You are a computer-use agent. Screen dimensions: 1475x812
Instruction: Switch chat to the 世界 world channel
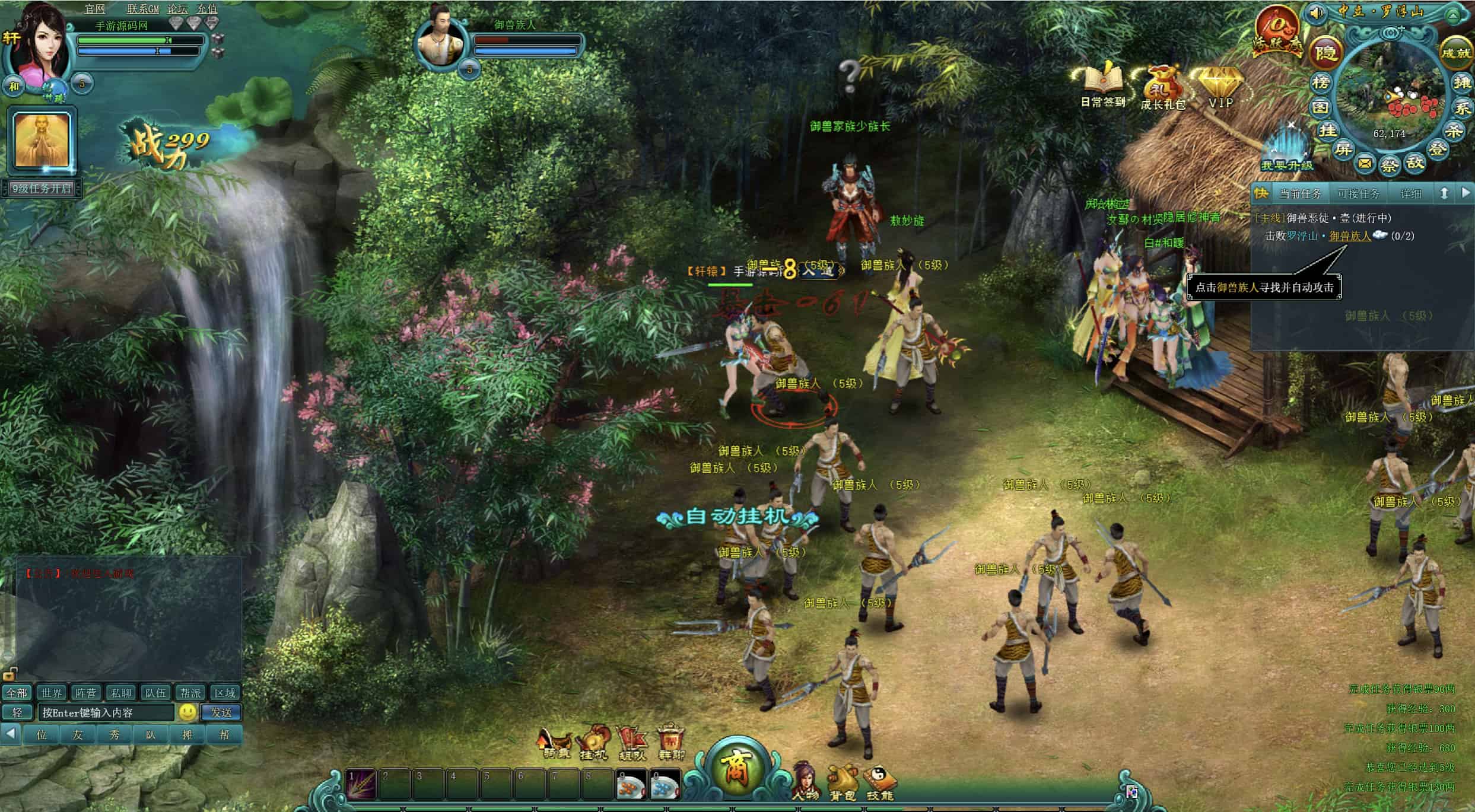tap(51, 693)
